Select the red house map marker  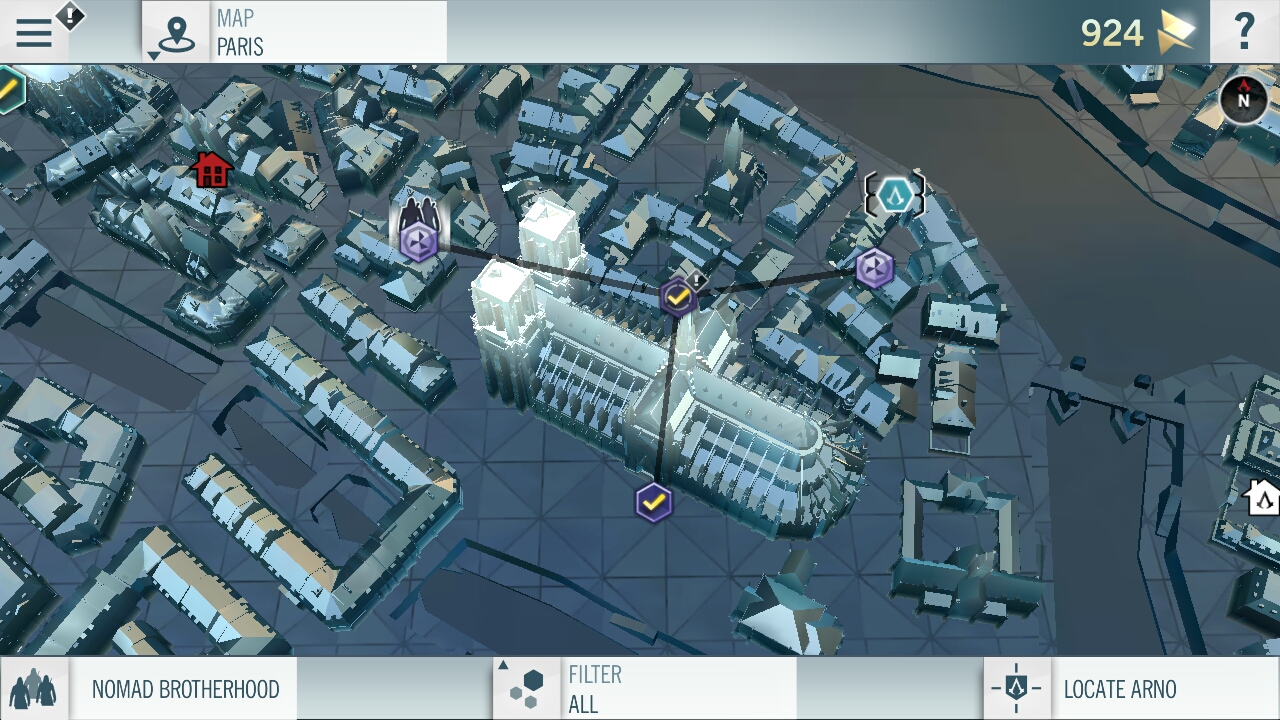(211, 170)
